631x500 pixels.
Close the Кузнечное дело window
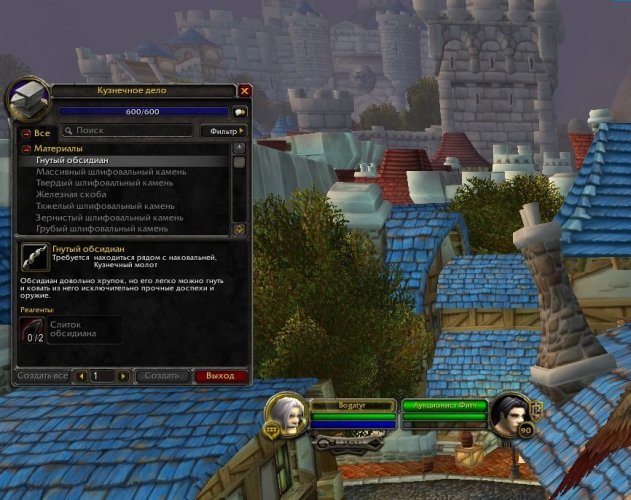point(245,90)
